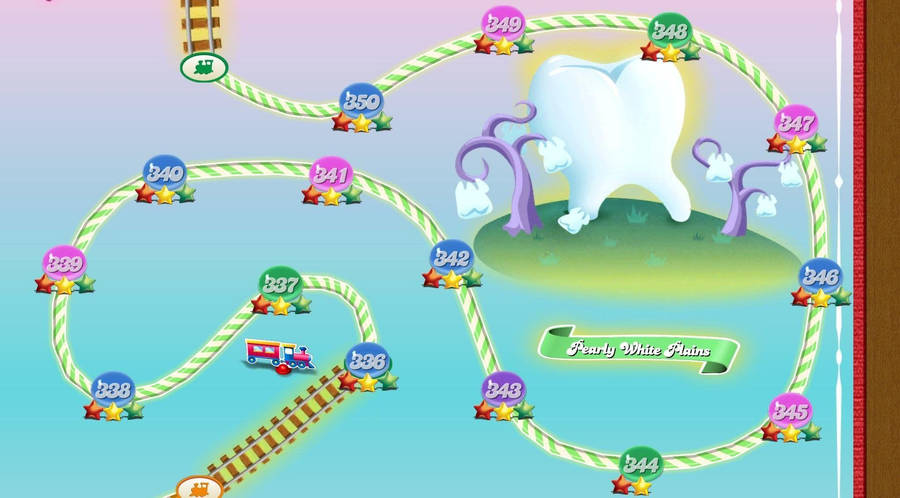Screen dimensions: 900x498
Task: Open level 340 on the path
Action: [164, 173]
